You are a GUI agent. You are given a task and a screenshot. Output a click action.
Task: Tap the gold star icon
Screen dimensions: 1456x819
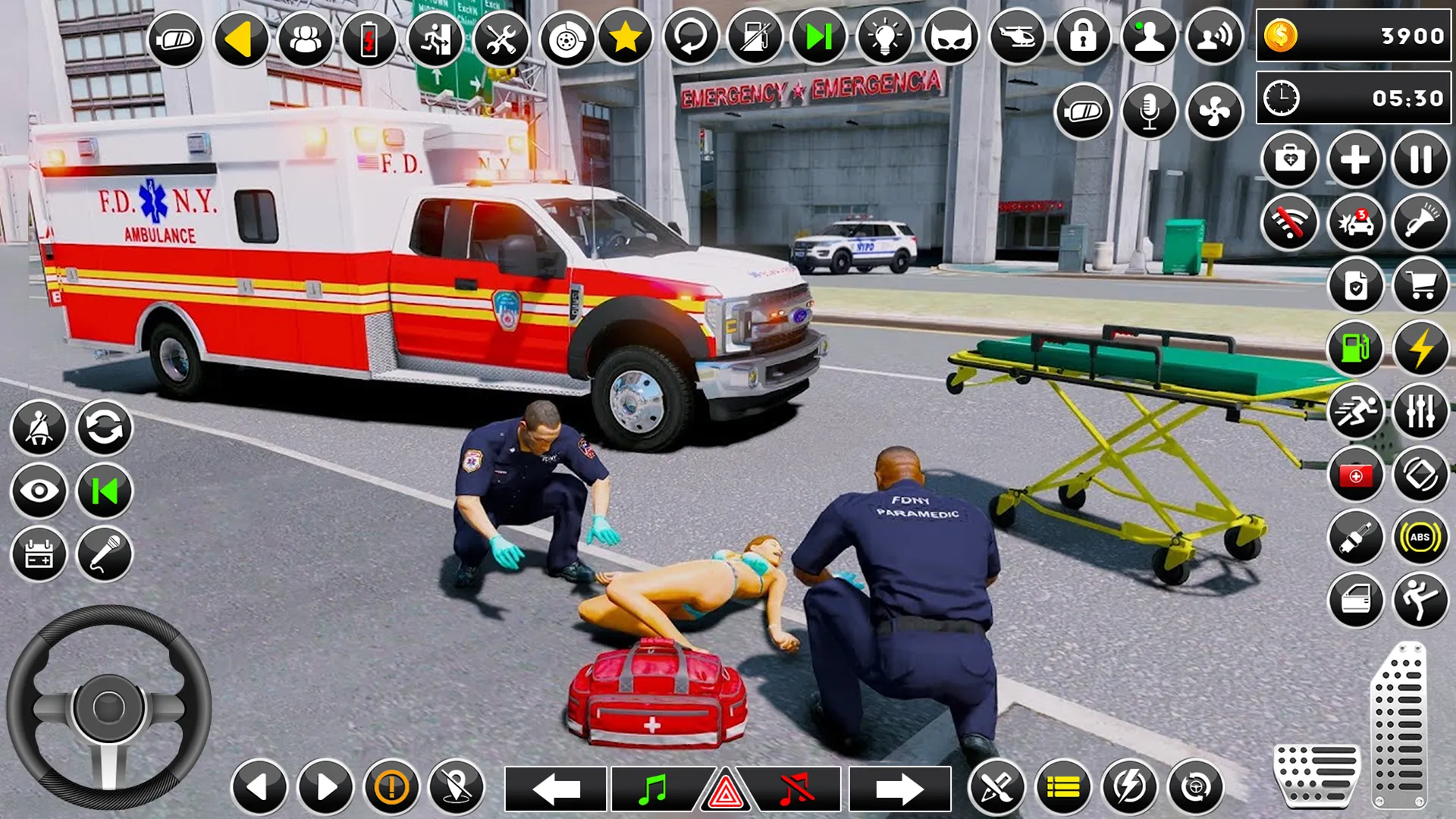(x=626, y=37)
